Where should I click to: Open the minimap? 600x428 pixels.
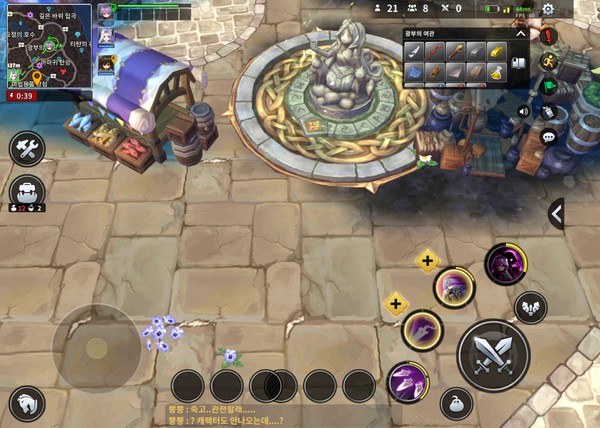tap(47, 48)
